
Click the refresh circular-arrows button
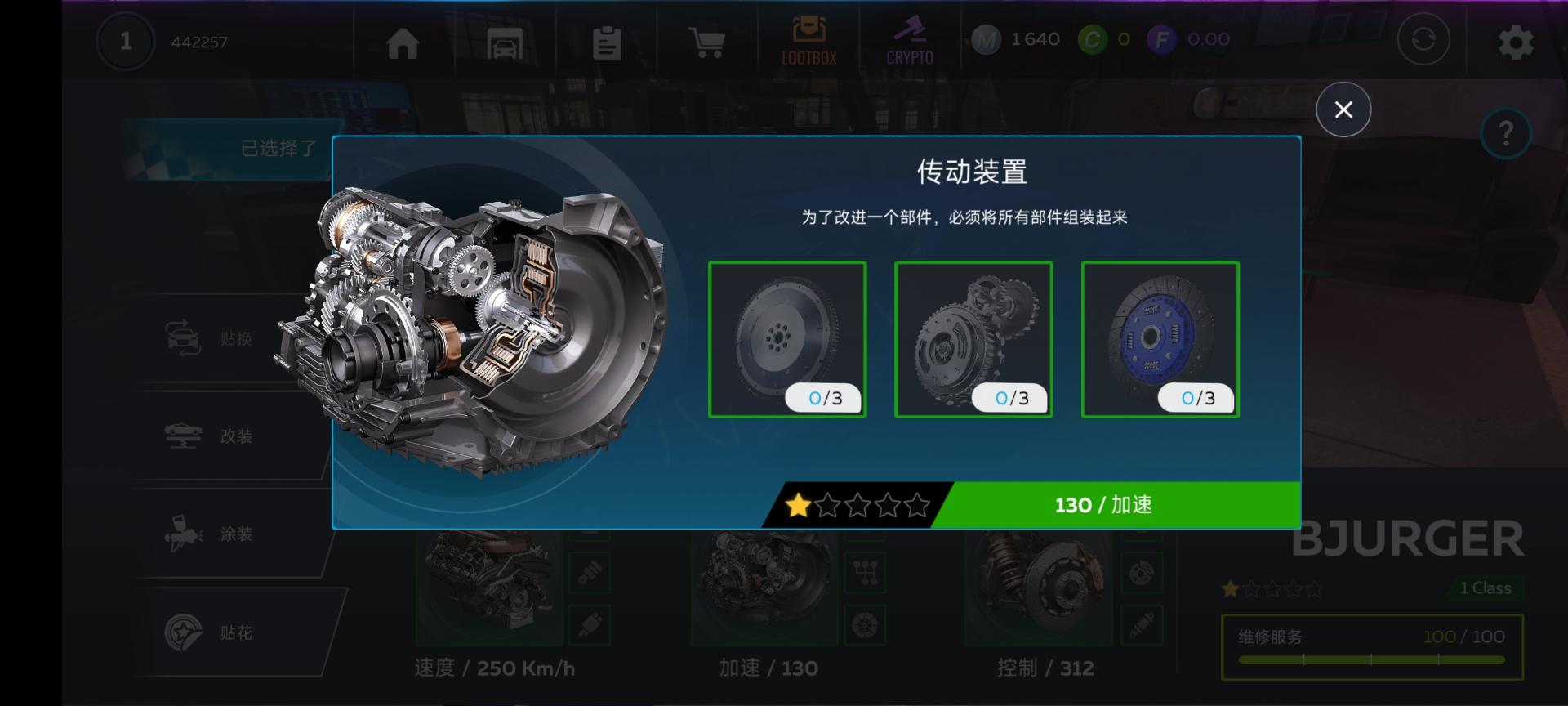click(x=1424, y=38)
